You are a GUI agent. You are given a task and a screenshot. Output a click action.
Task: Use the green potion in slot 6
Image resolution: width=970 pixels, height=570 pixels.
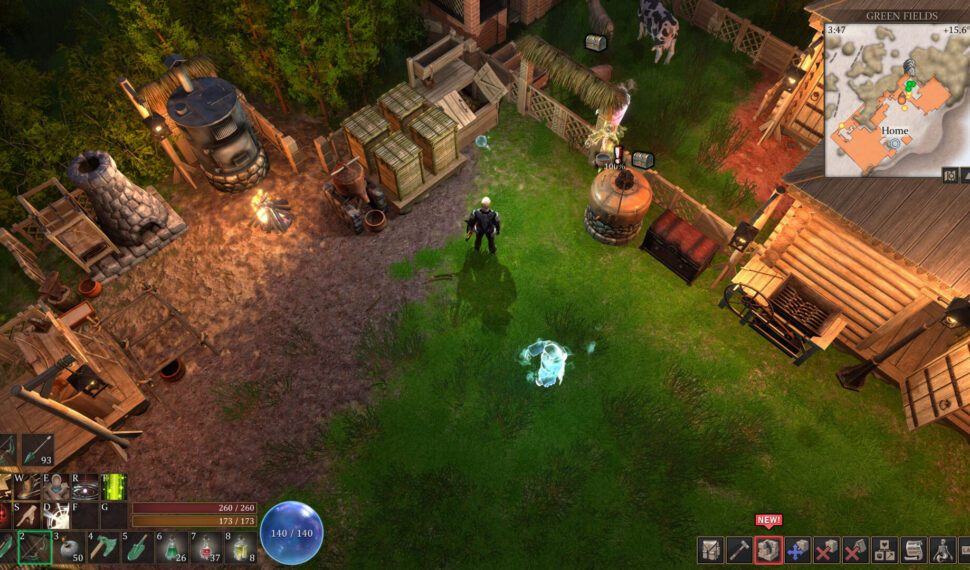pos(172,547)
